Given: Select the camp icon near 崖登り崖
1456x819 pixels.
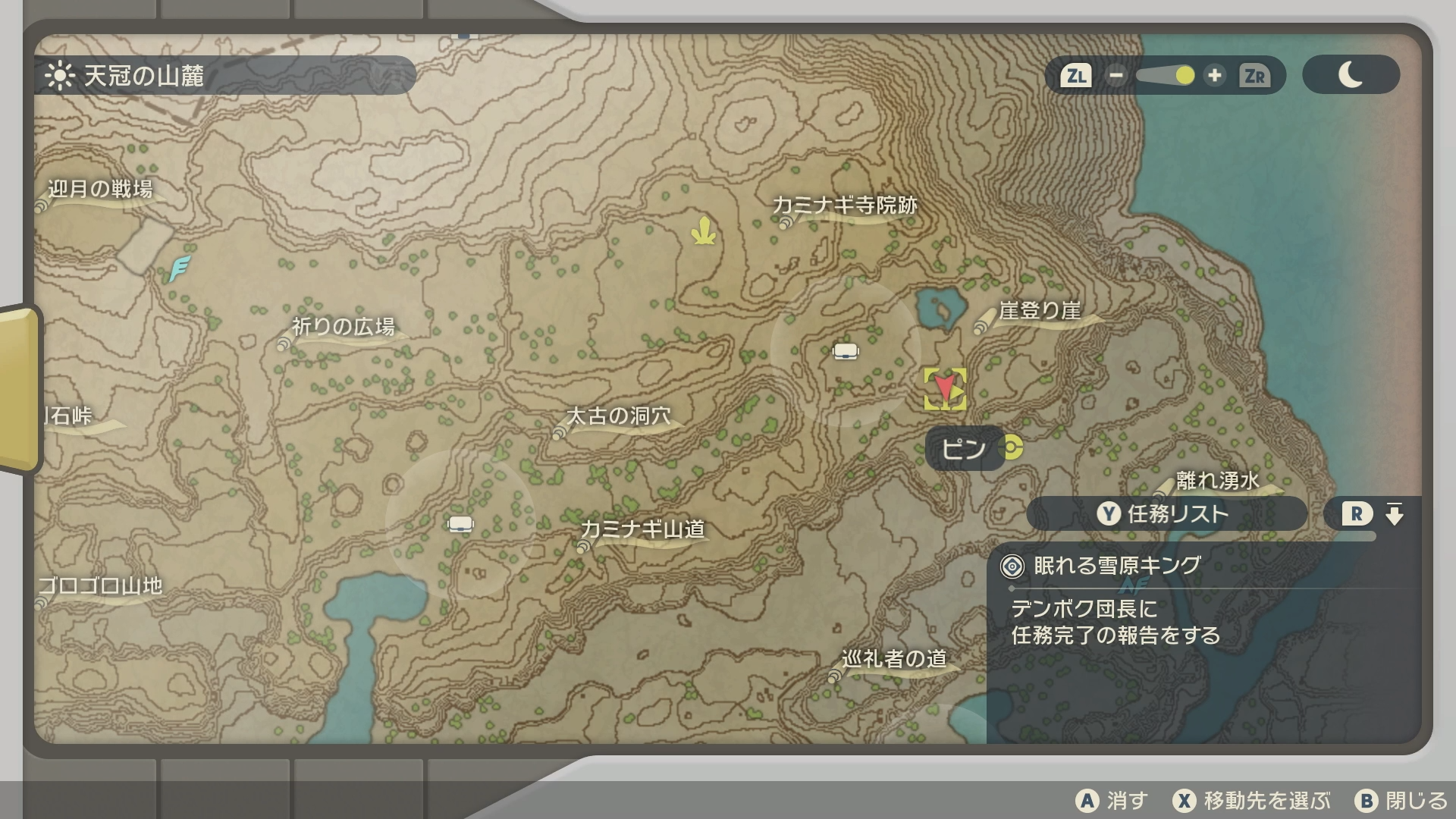Looking at the screenshot, I should tap(846, 351).
